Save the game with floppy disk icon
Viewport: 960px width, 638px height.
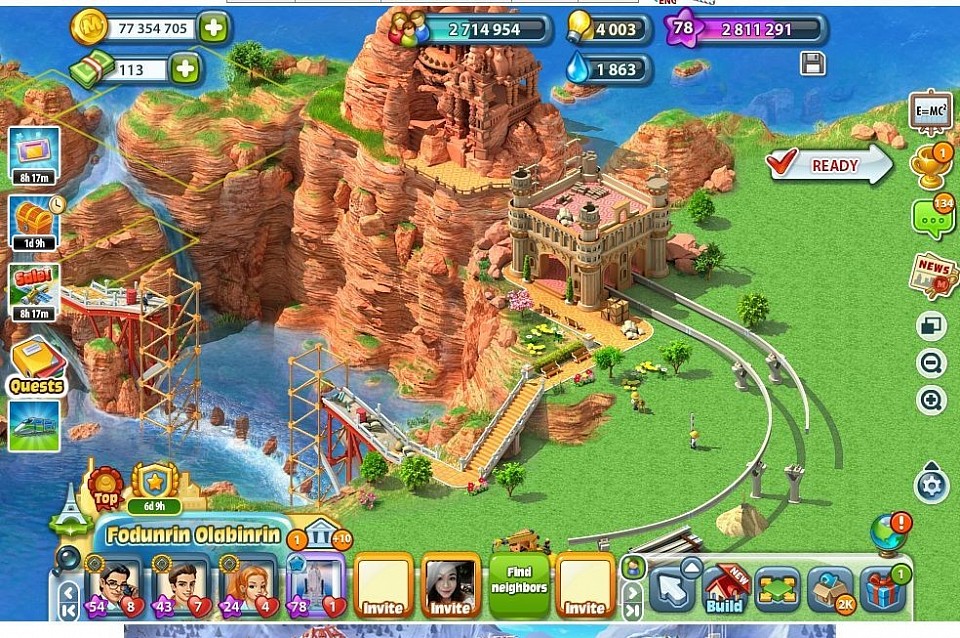tap(813, 64)
